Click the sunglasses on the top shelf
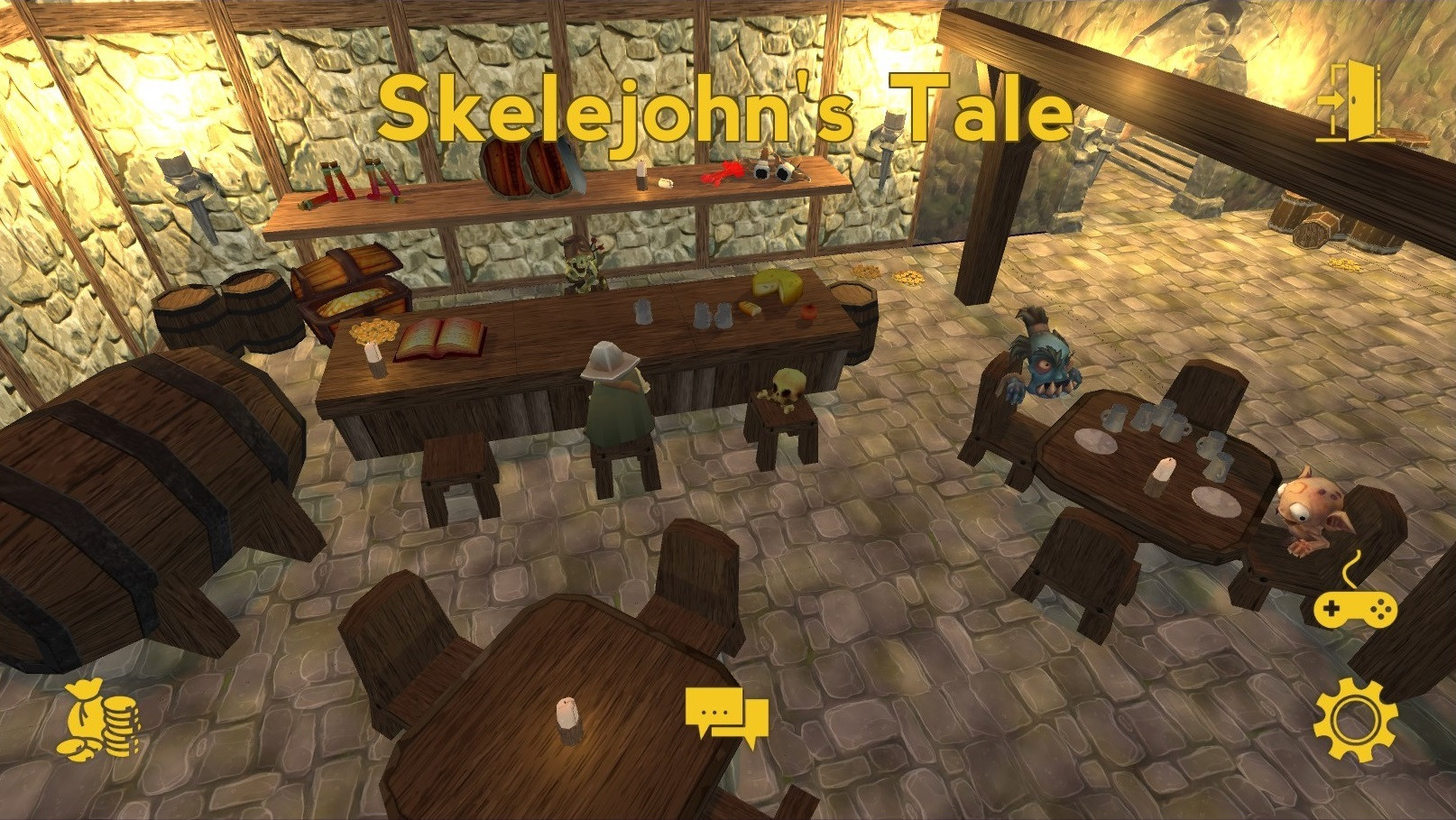 (772, 170)
